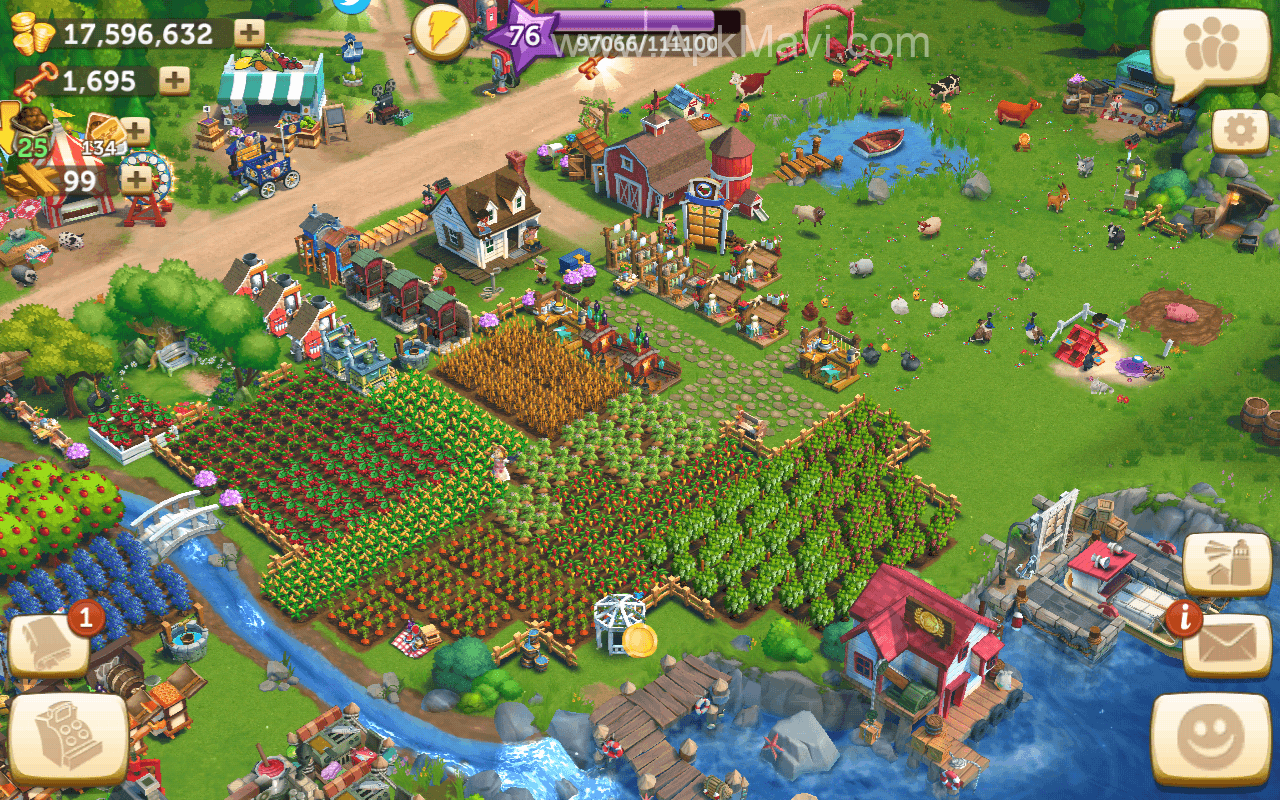Click the Twitter bird icon
Image resolution: width=1280 pixels, height=800 pixels.
click(352, 5)
